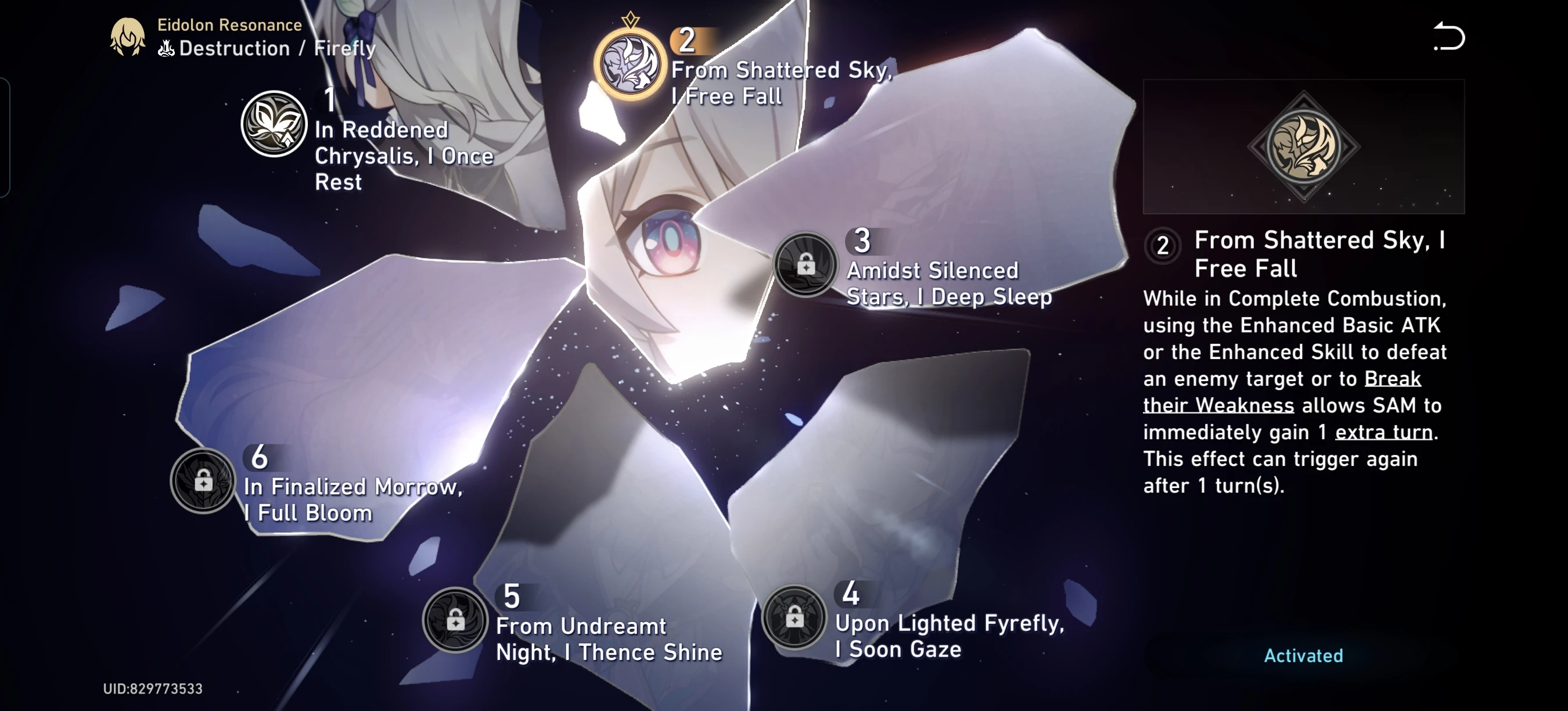Click the UID text at bottom left

pyautogui.click(x=152, y=688)
